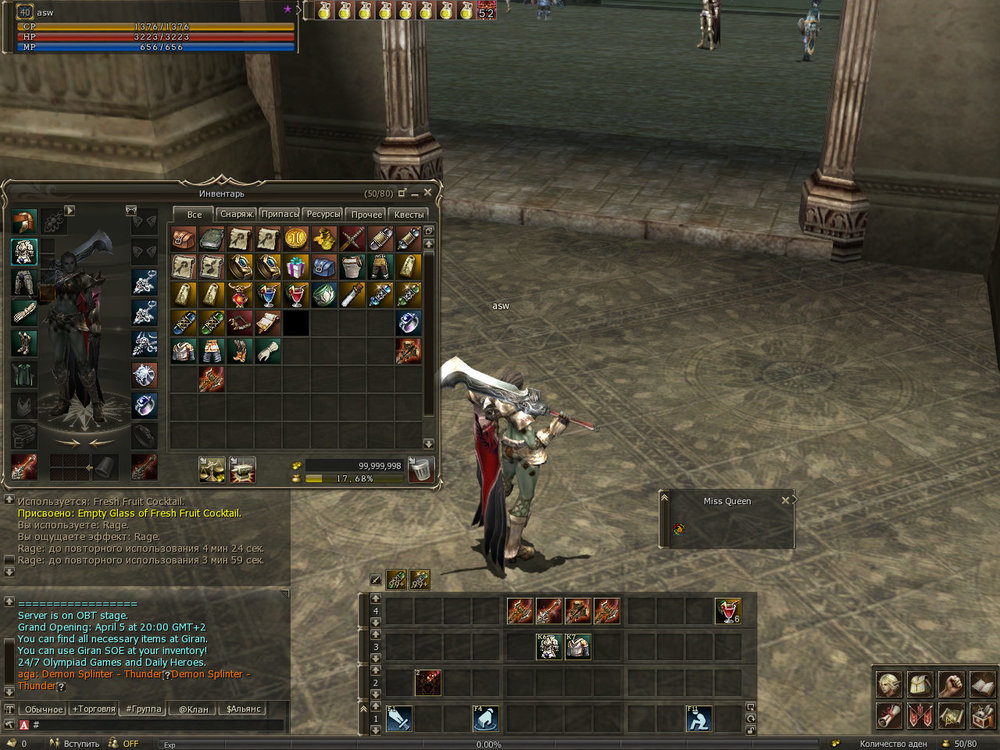Open the map menu icon

point(950,714)
